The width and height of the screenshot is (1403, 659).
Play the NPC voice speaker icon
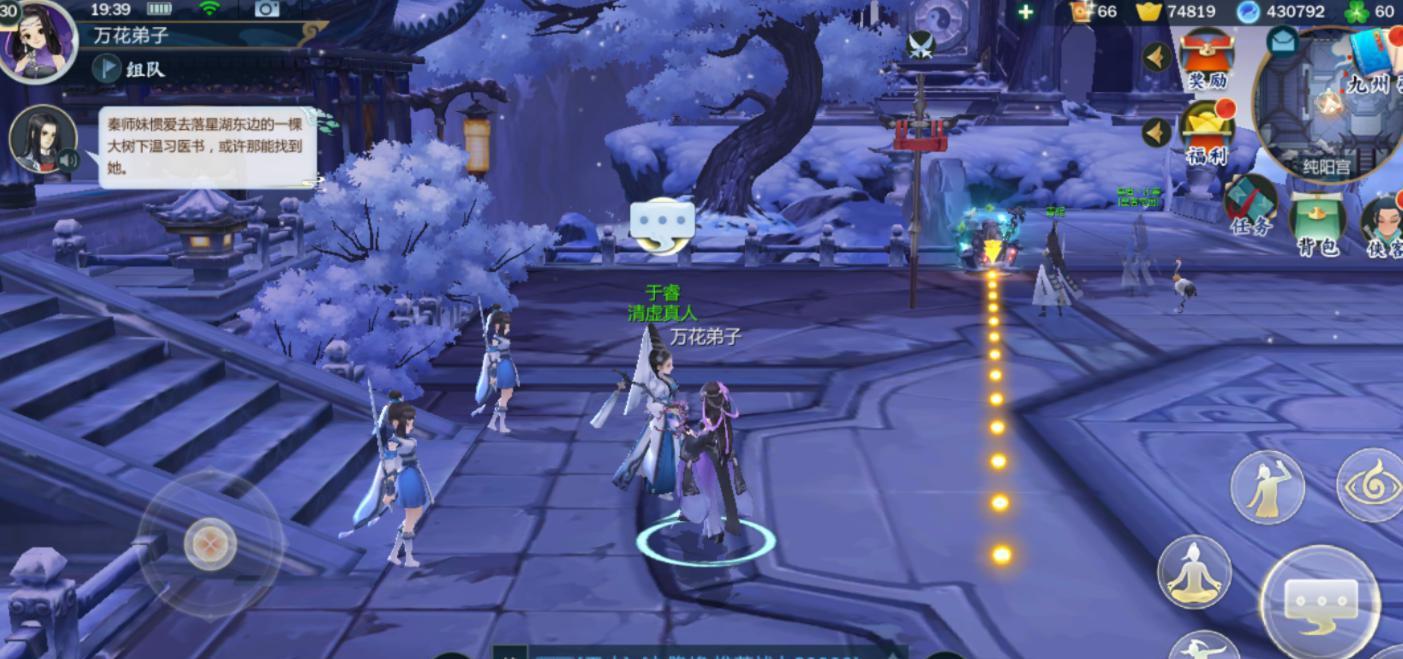(x=68, y=160)
